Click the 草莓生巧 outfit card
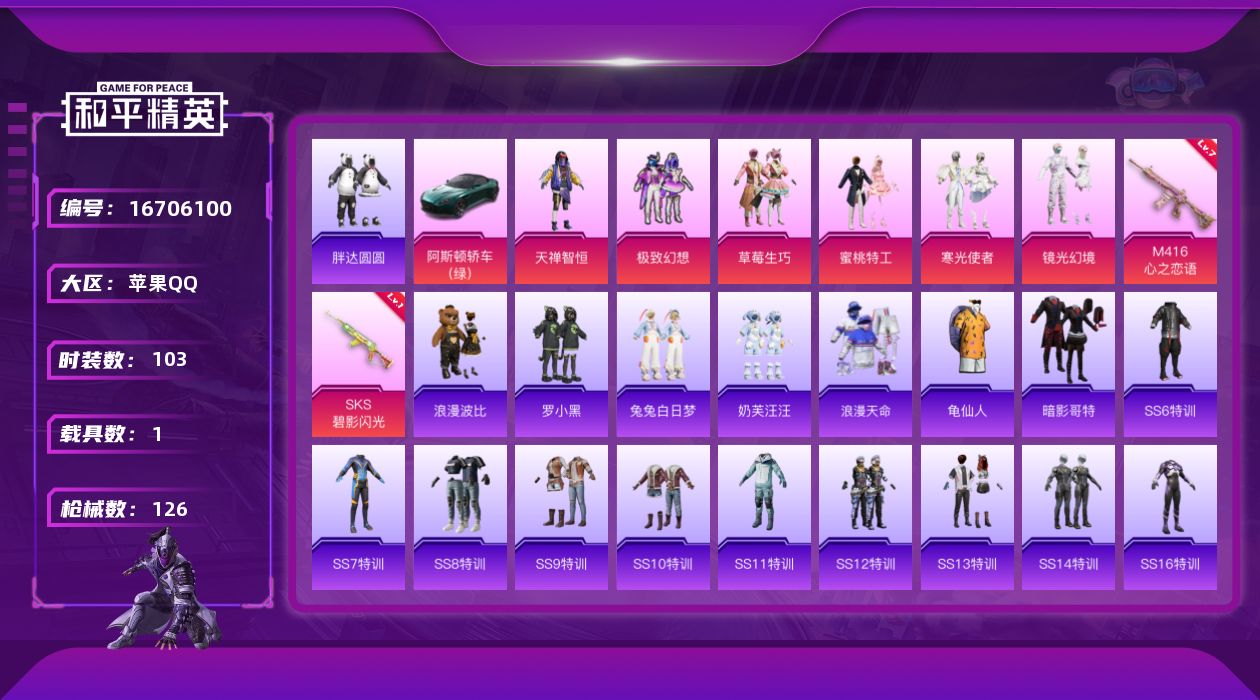This screenshot has height=700, width=1260. point(764,211)
